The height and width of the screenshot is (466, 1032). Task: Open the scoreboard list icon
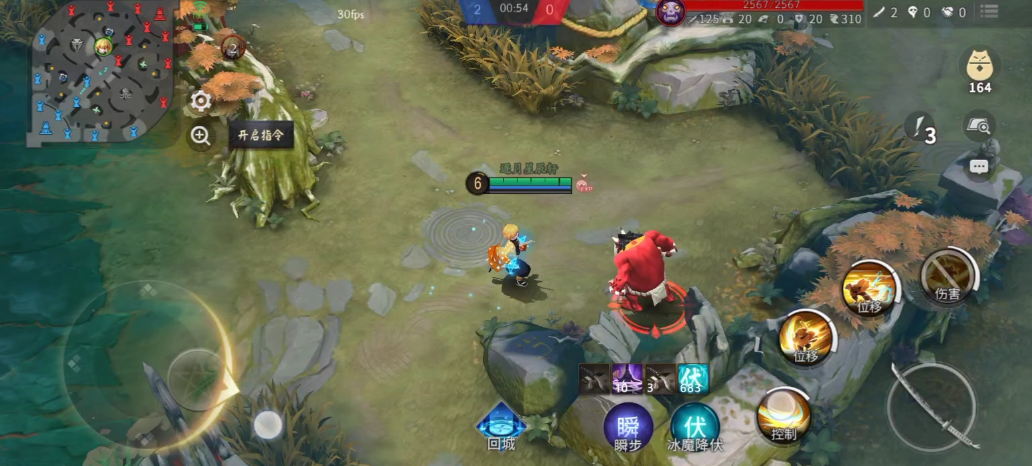[989, 13]
